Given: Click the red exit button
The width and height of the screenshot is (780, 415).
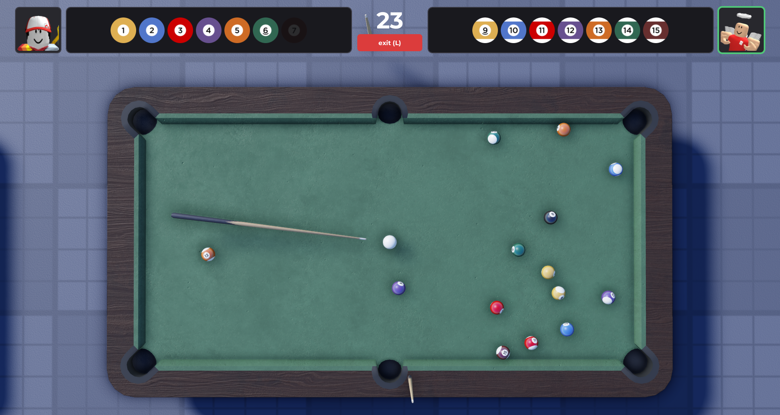Looking at the screenshot, I should point(389,43).
